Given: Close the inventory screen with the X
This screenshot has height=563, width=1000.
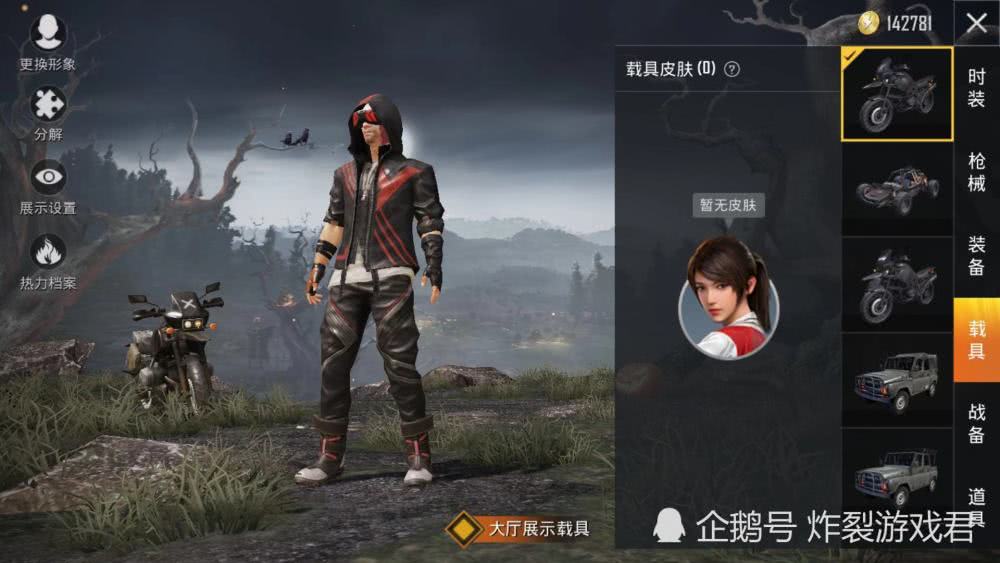Looking at the screenshot, I should (x=976, y=24).
